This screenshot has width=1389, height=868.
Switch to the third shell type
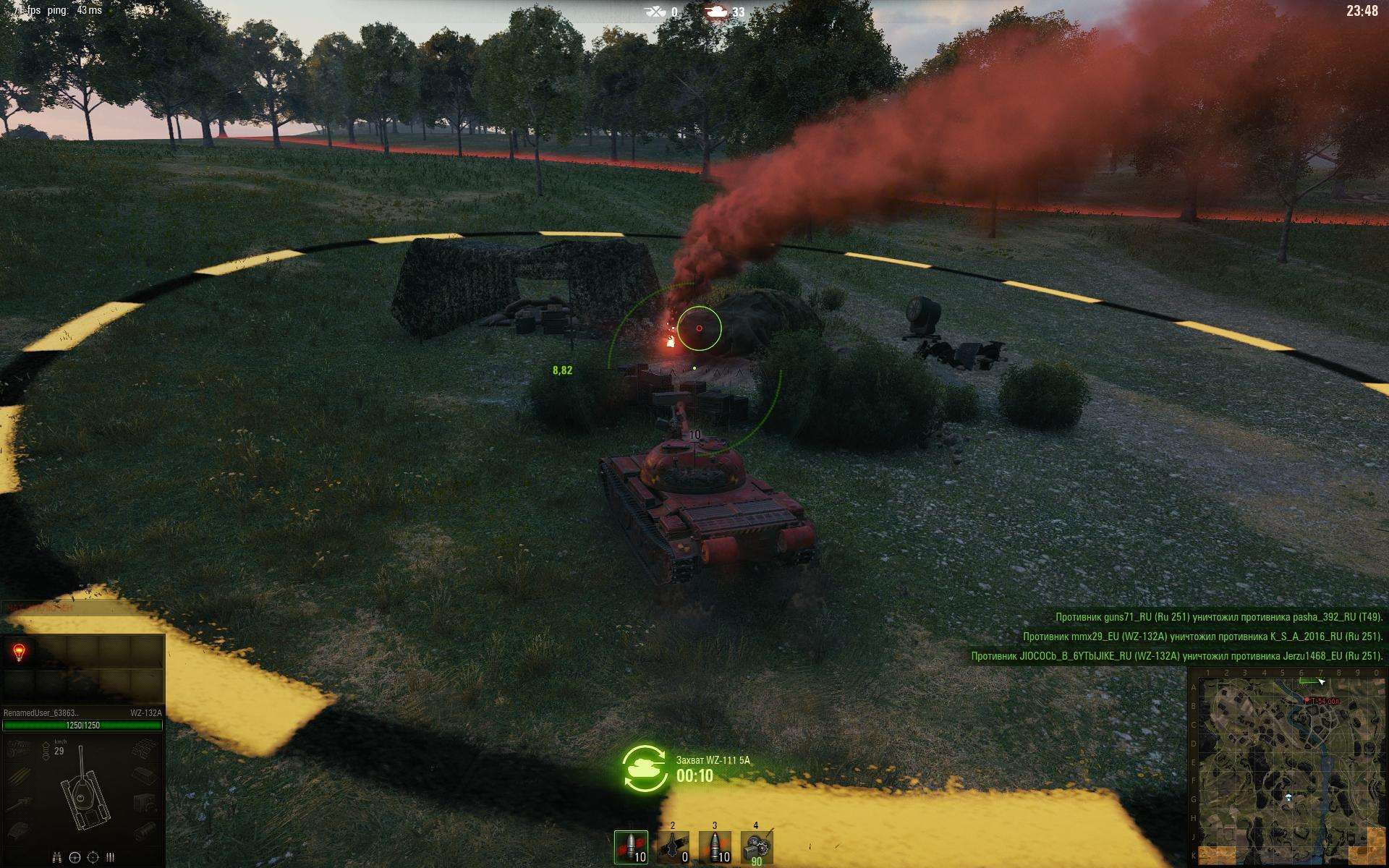[x=715, y=847]
